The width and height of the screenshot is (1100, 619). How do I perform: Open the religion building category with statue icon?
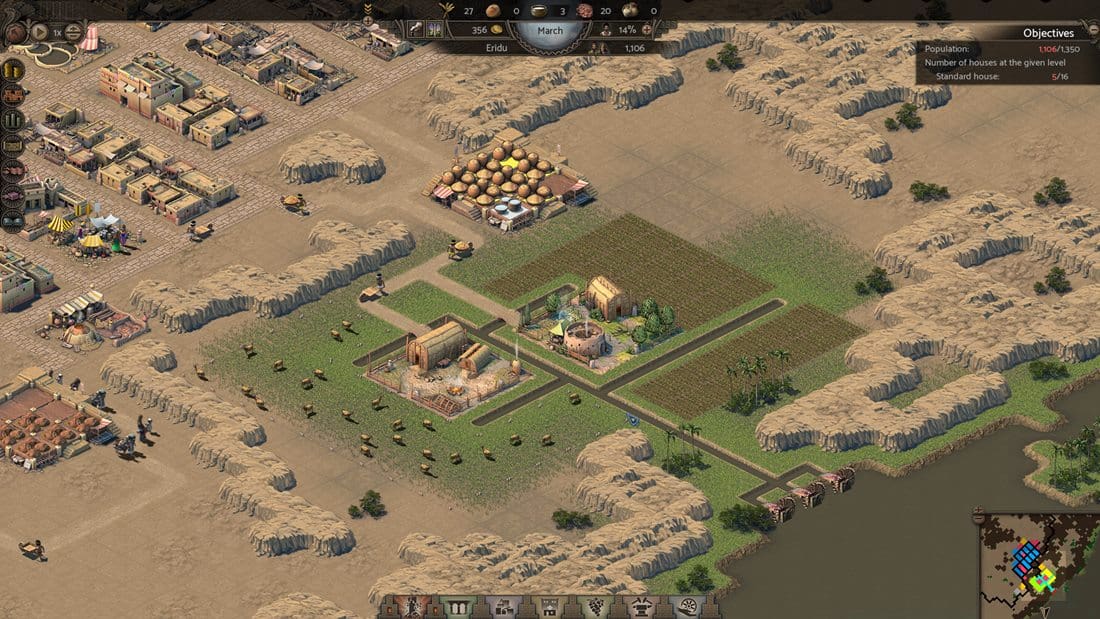tap(413, 606)
